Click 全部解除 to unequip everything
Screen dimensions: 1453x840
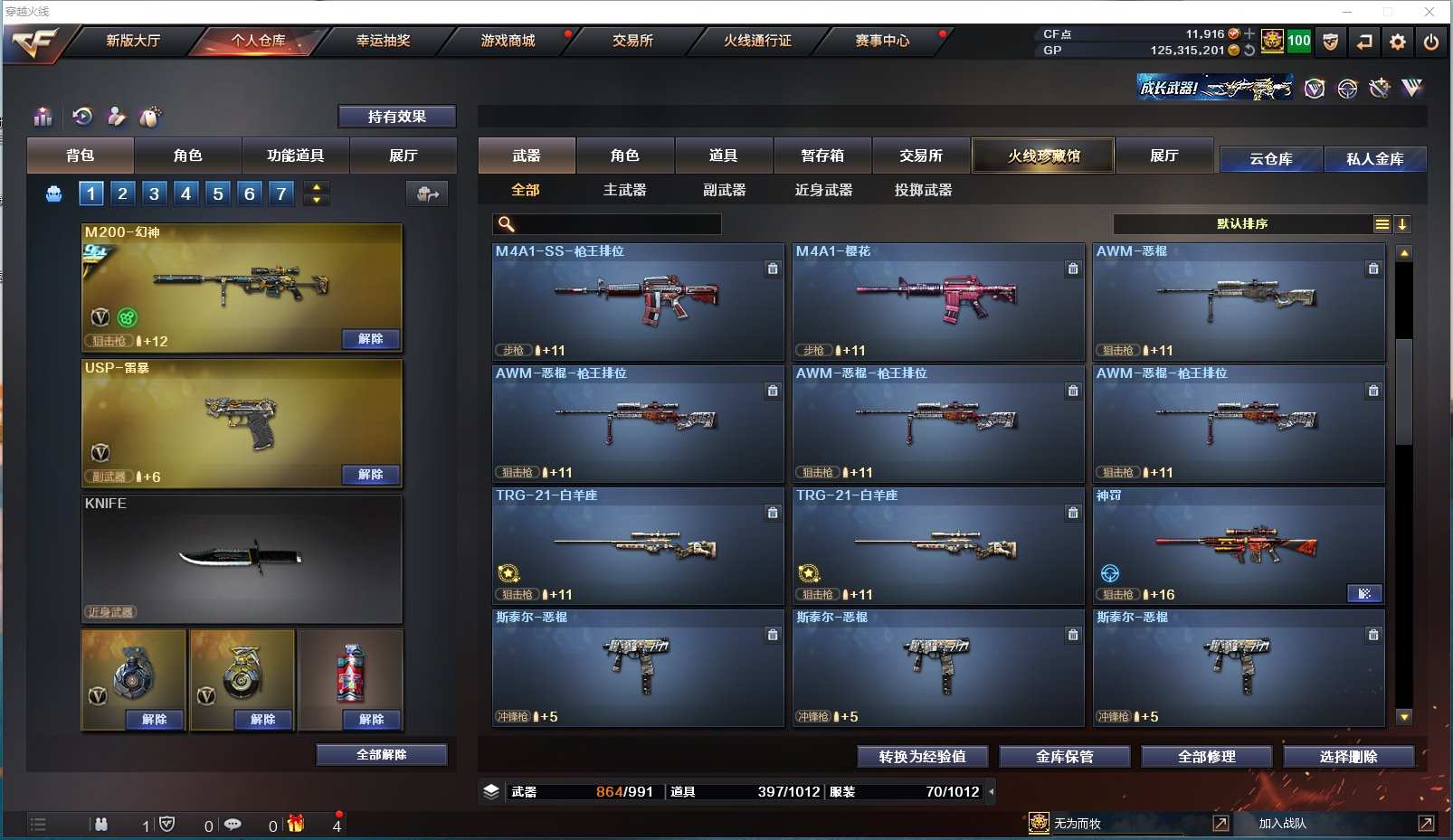click(382, 755)
